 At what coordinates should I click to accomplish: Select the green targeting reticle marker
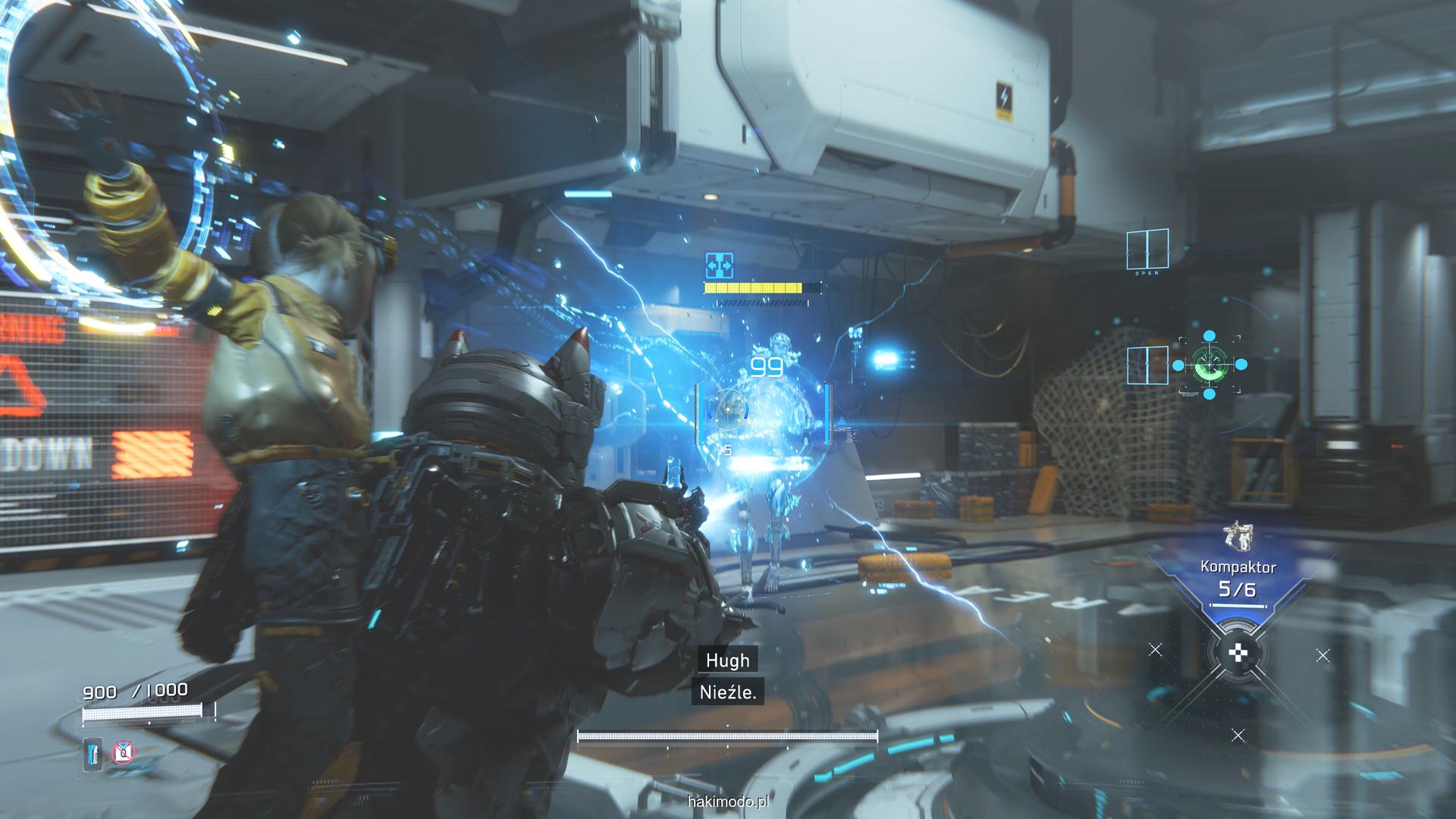point(1209,365)
